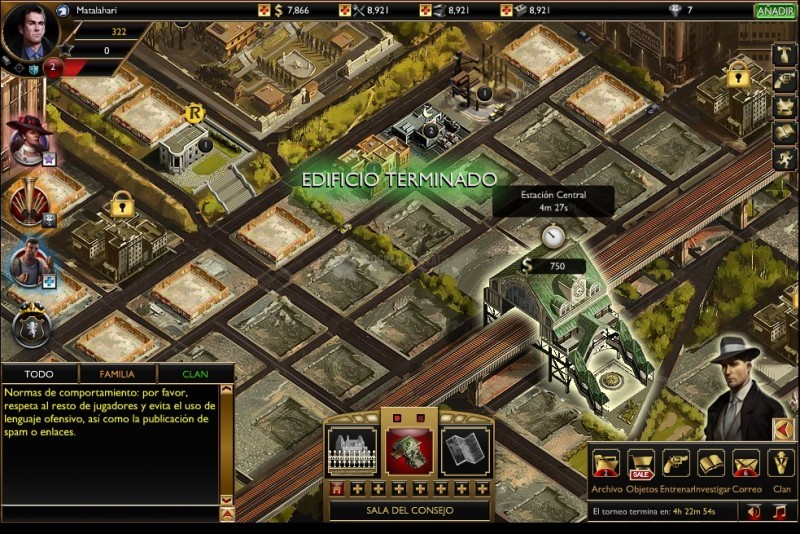800x534 pixels.
Task: Select the mansion building thumbnail
Action: pyautogui.click(x=352, y=451)
